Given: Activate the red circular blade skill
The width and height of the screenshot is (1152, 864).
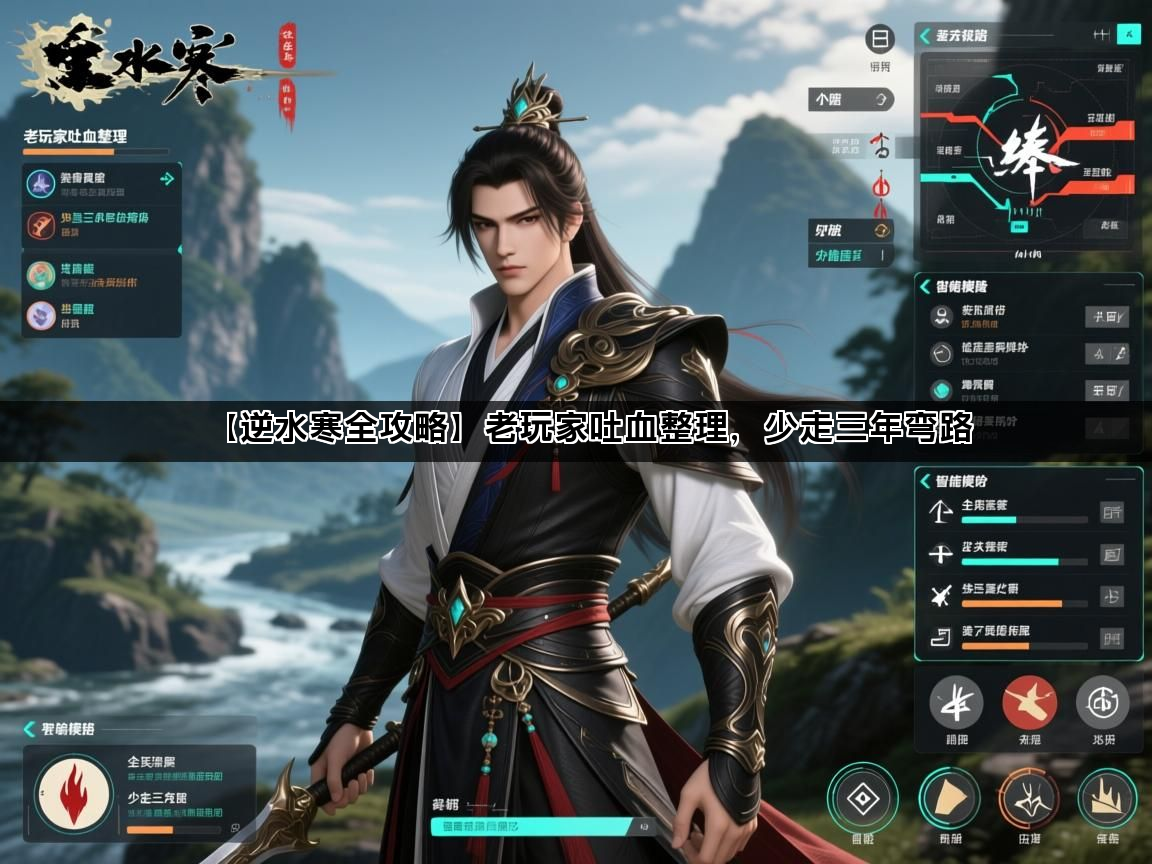Looking at the screenshot, I should click(x=1030, y=703).
